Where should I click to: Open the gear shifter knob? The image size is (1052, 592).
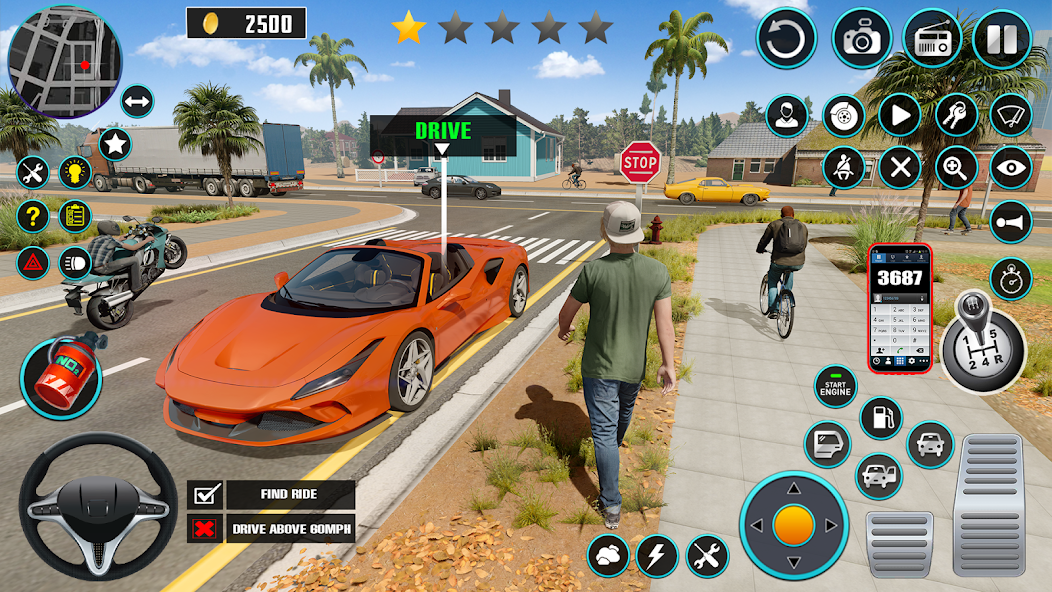coord(982,340)
